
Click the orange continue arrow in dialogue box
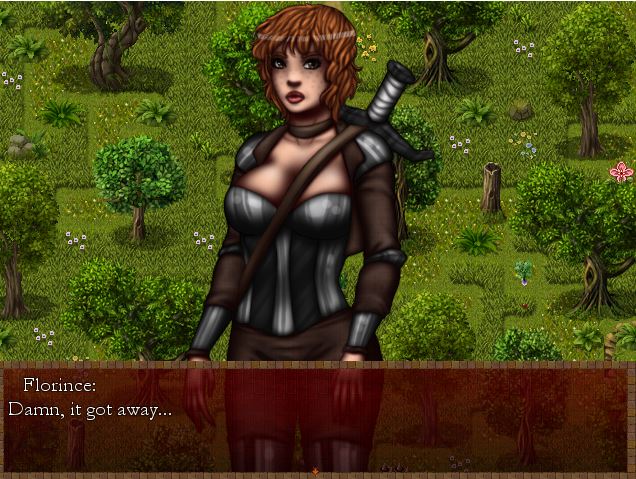click(316, 470)
